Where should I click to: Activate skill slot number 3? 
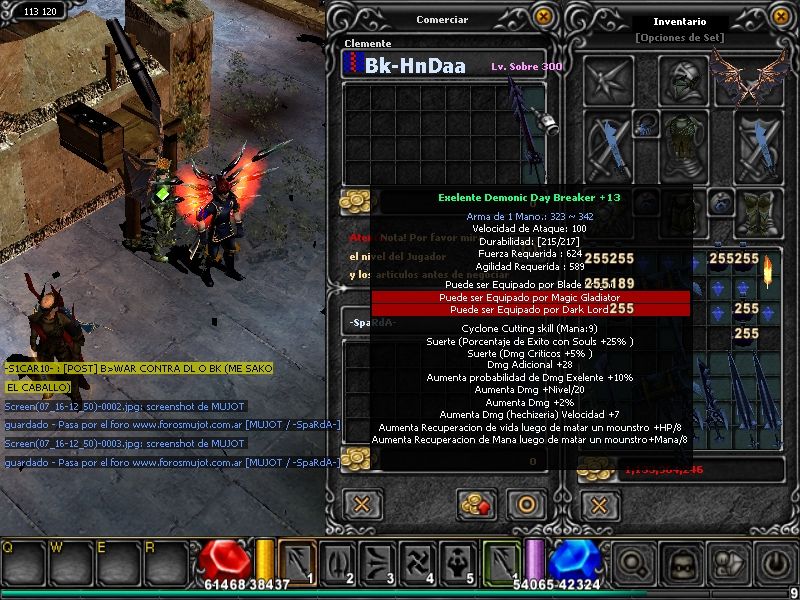[376, 562]
